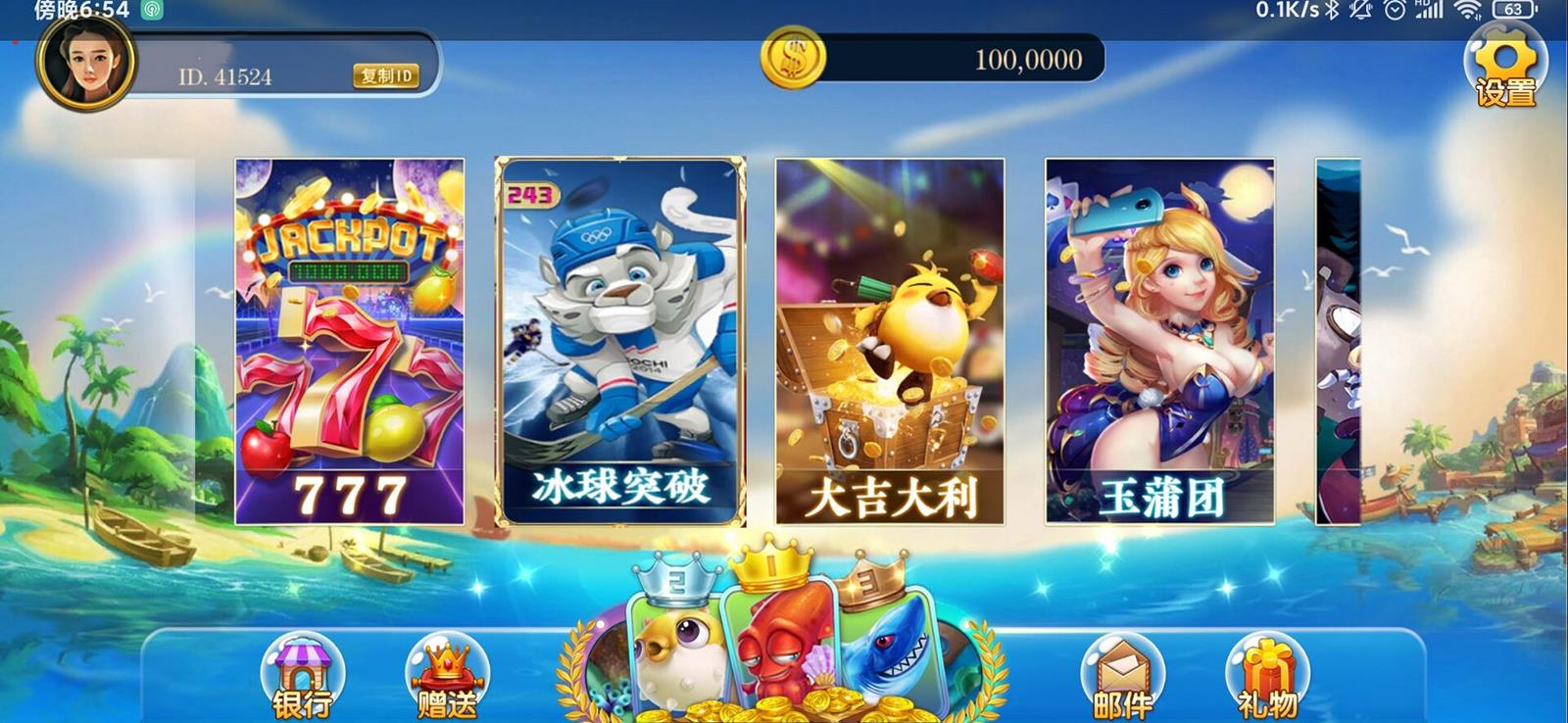This screenshot has height=723, width=1568.
Task: Open the 冰球突破 ice hockey game
Action: click(x=621, y=343)
